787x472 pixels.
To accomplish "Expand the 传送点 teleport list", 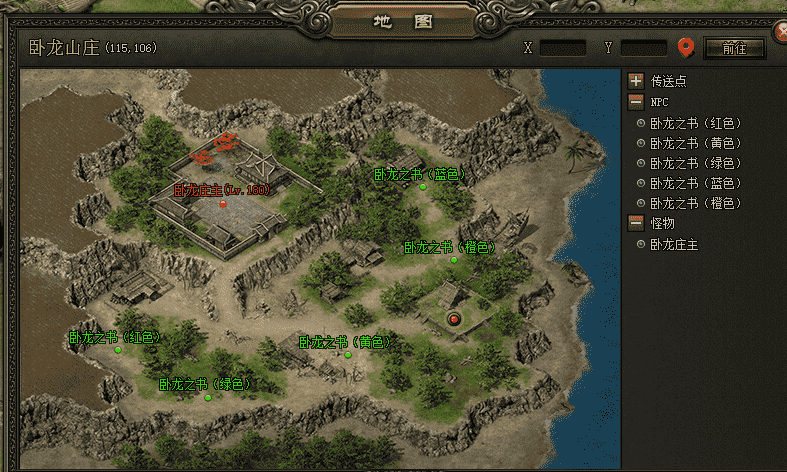I will pos(636,81).
